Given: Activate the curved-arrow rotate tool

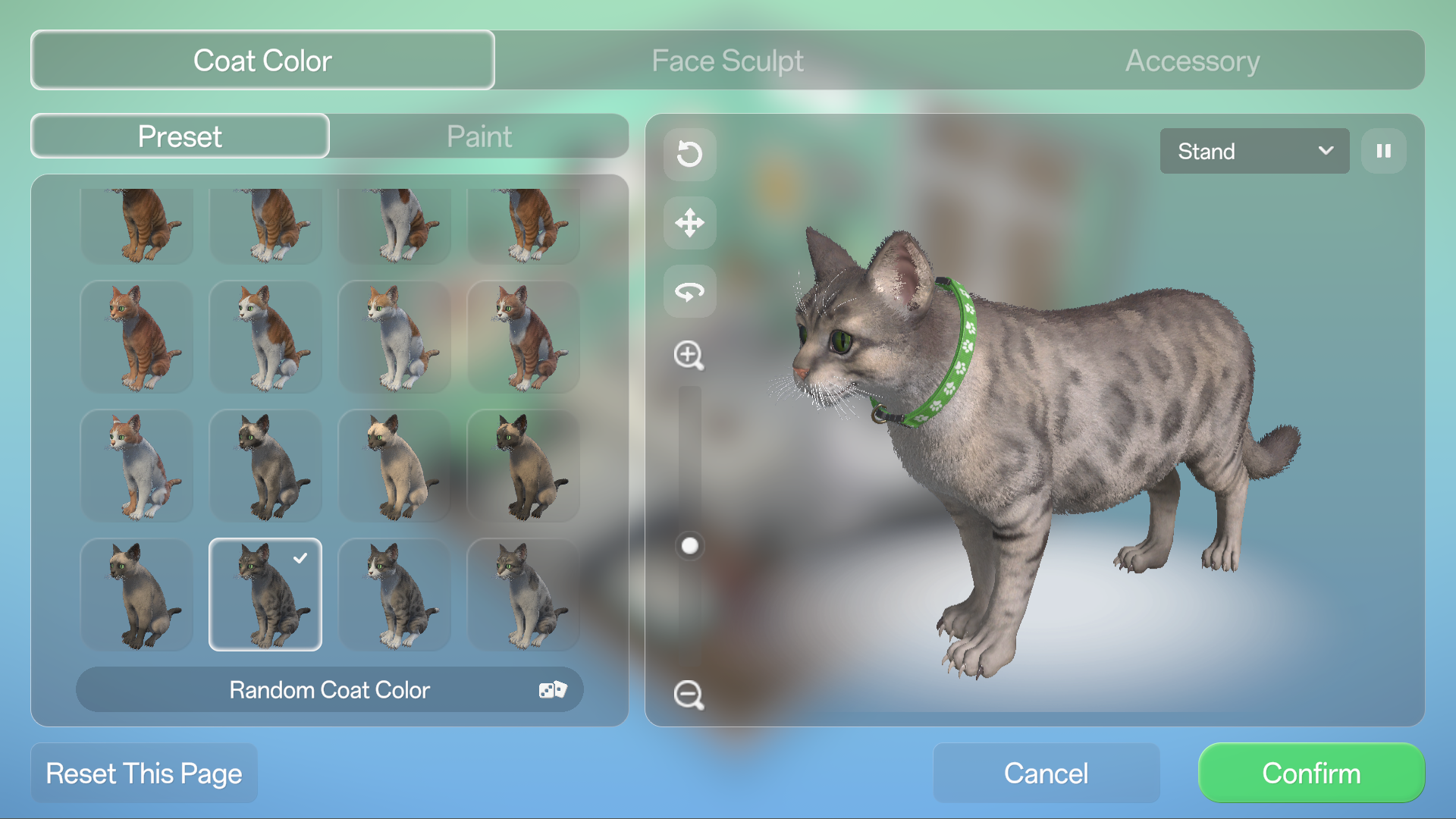Looking at the screenshot, I should coord(689,291).
